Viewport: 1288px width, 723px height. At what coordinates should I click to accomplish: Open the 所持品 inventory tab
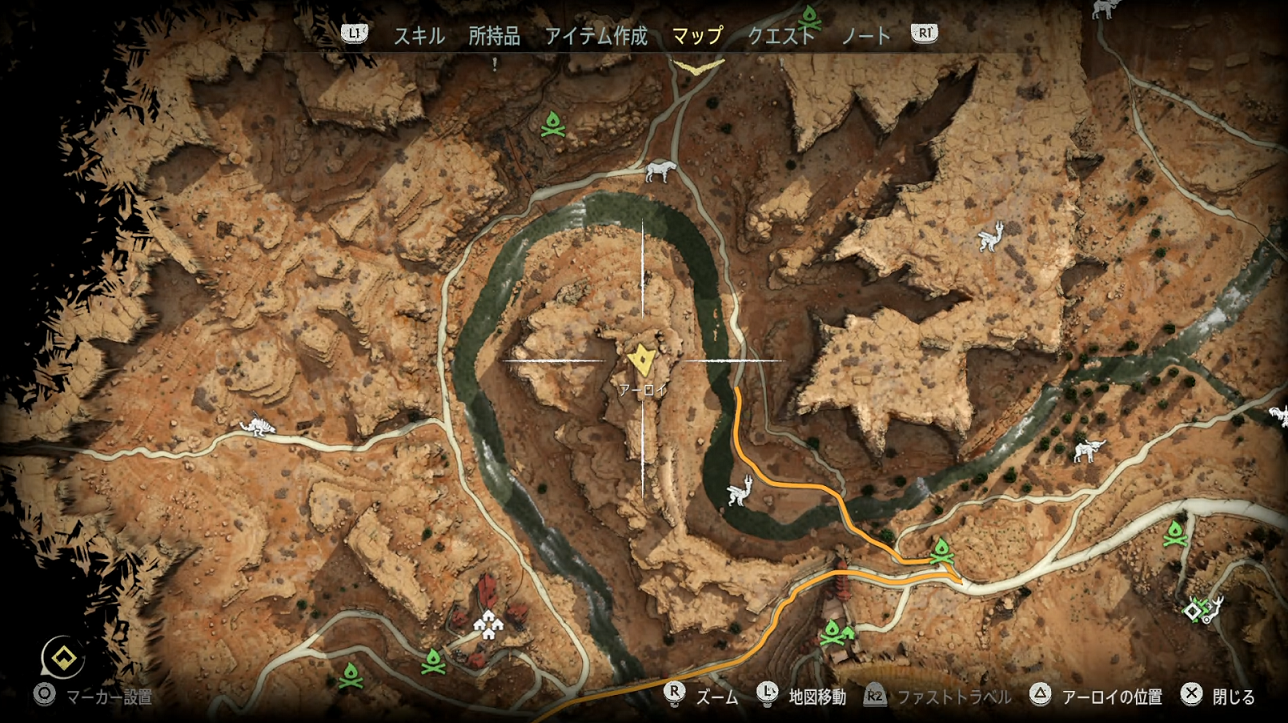point(494,36)
